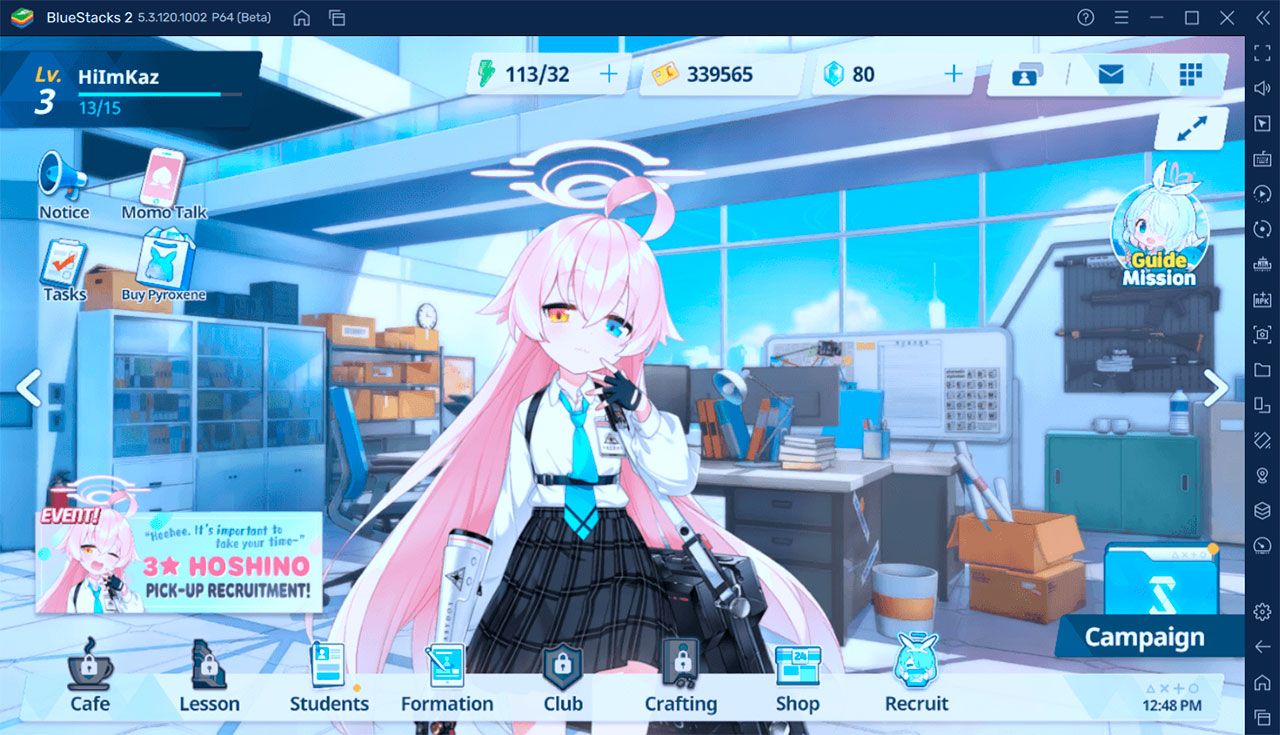
Task: Go to the Shop tab
Action: [797, 680]
